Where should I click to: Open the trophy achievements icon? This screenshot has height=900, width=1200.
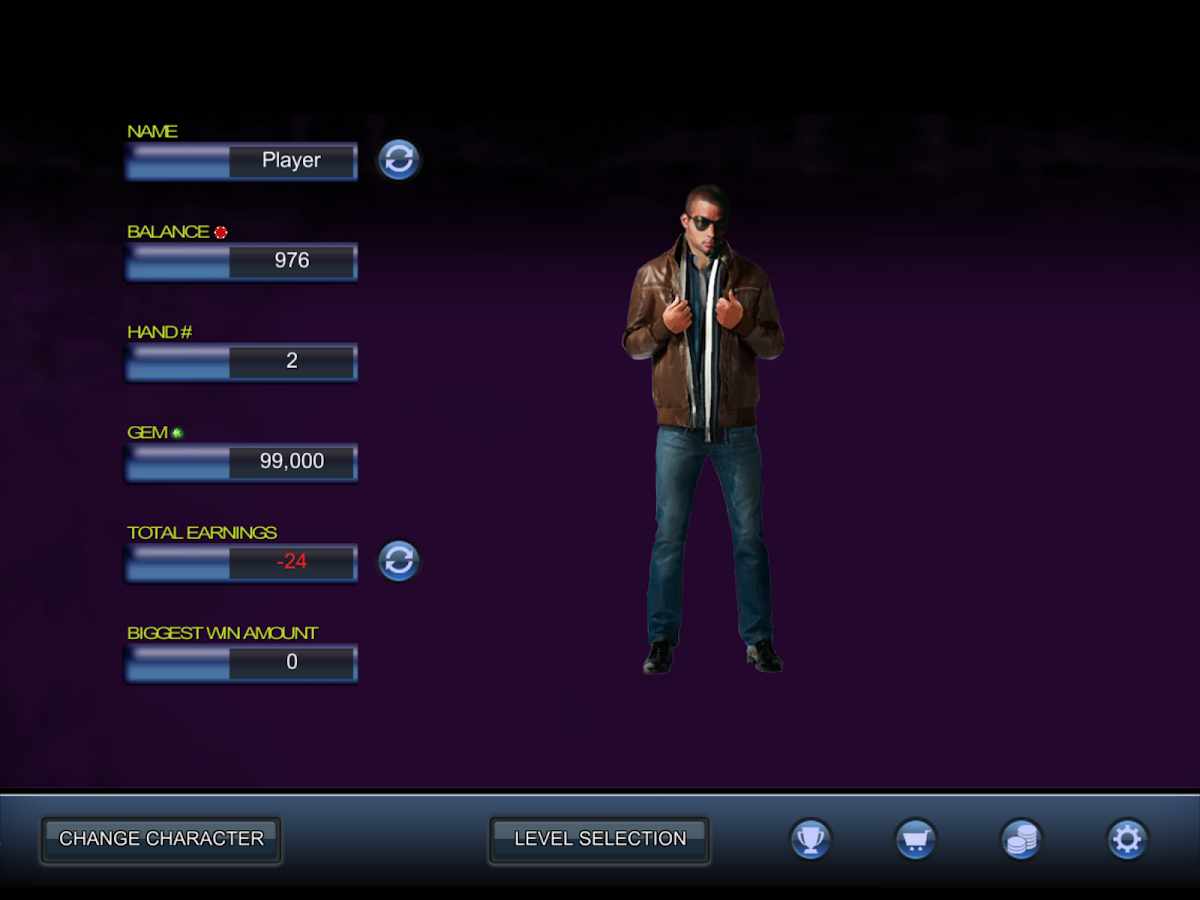[x=810, y=839]
